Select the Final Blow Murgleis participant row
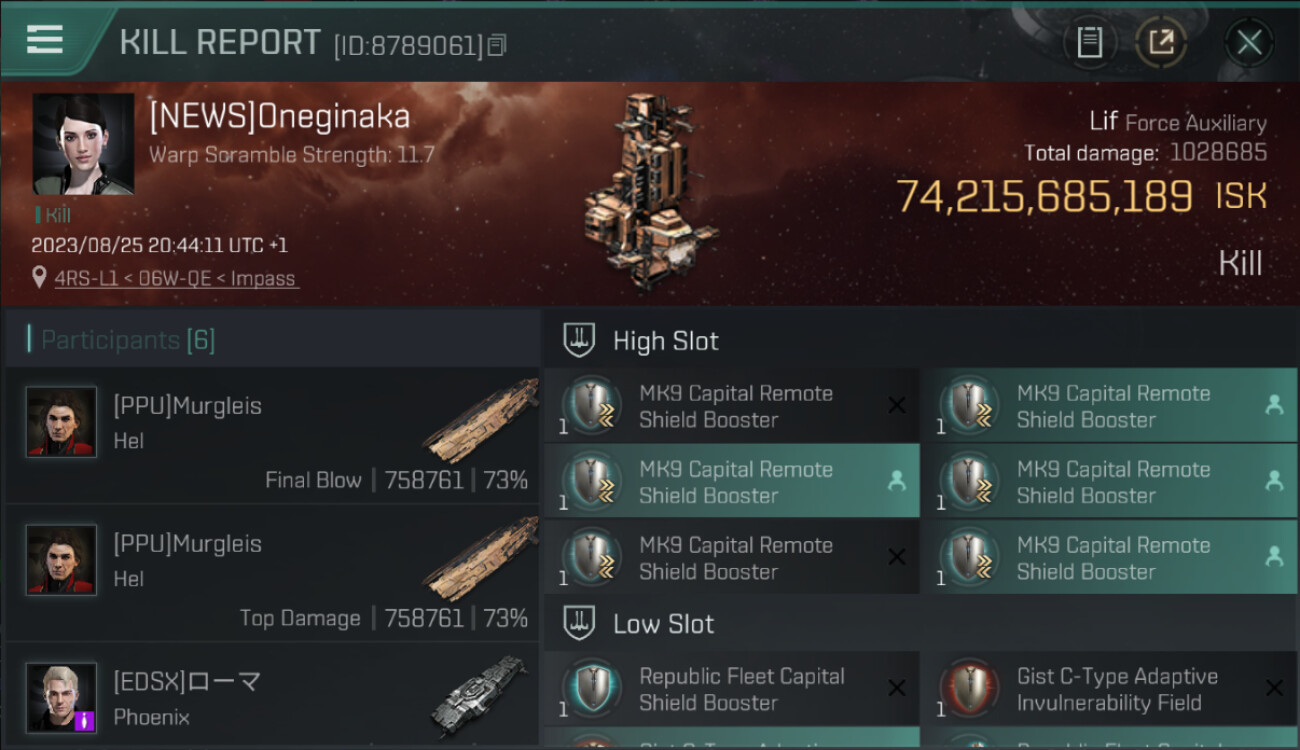Viewport: 1300px width, 750px height. click(272, 436)
